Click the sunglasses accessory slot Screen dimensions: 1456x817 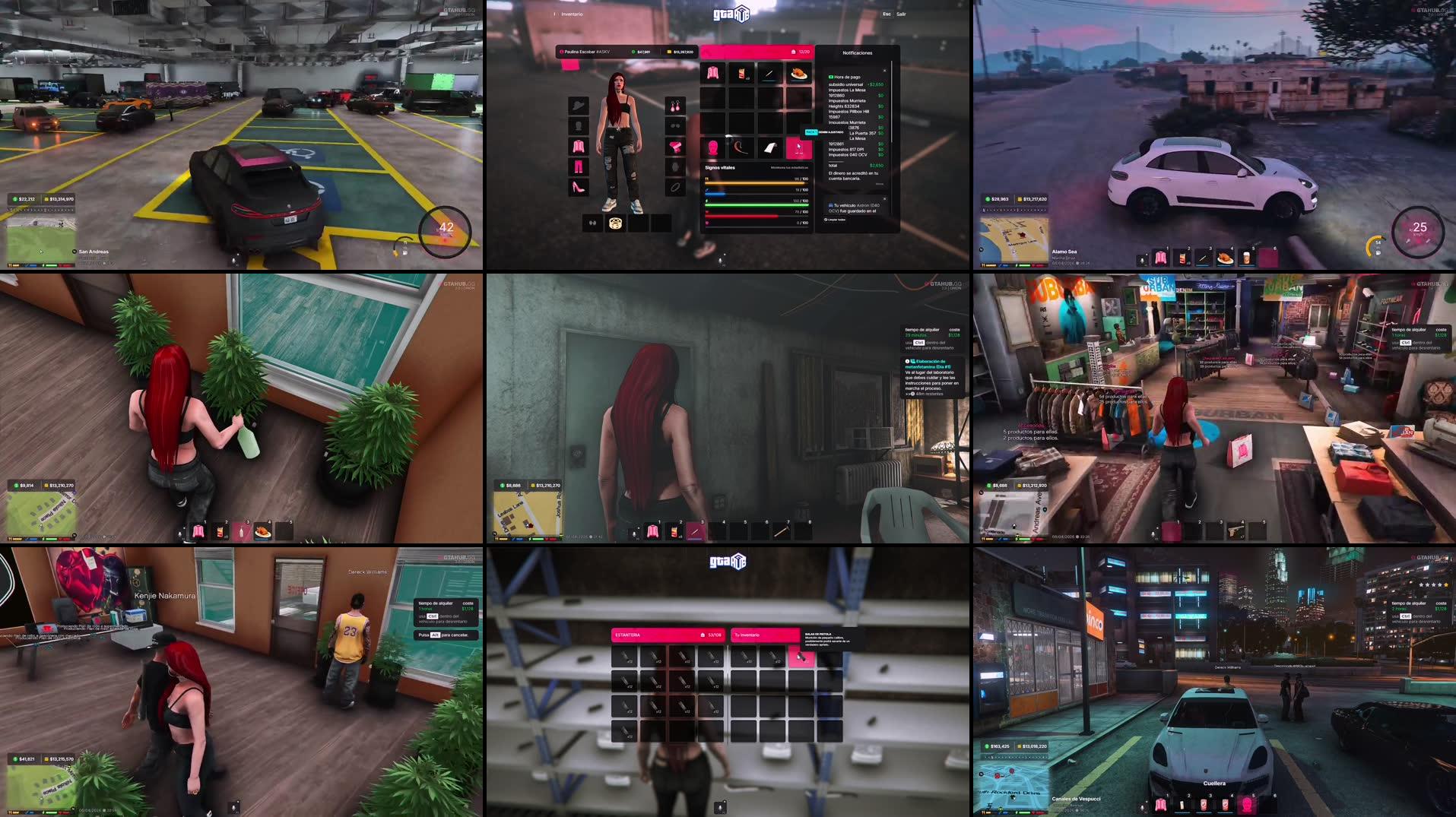[x=676, y=125]
